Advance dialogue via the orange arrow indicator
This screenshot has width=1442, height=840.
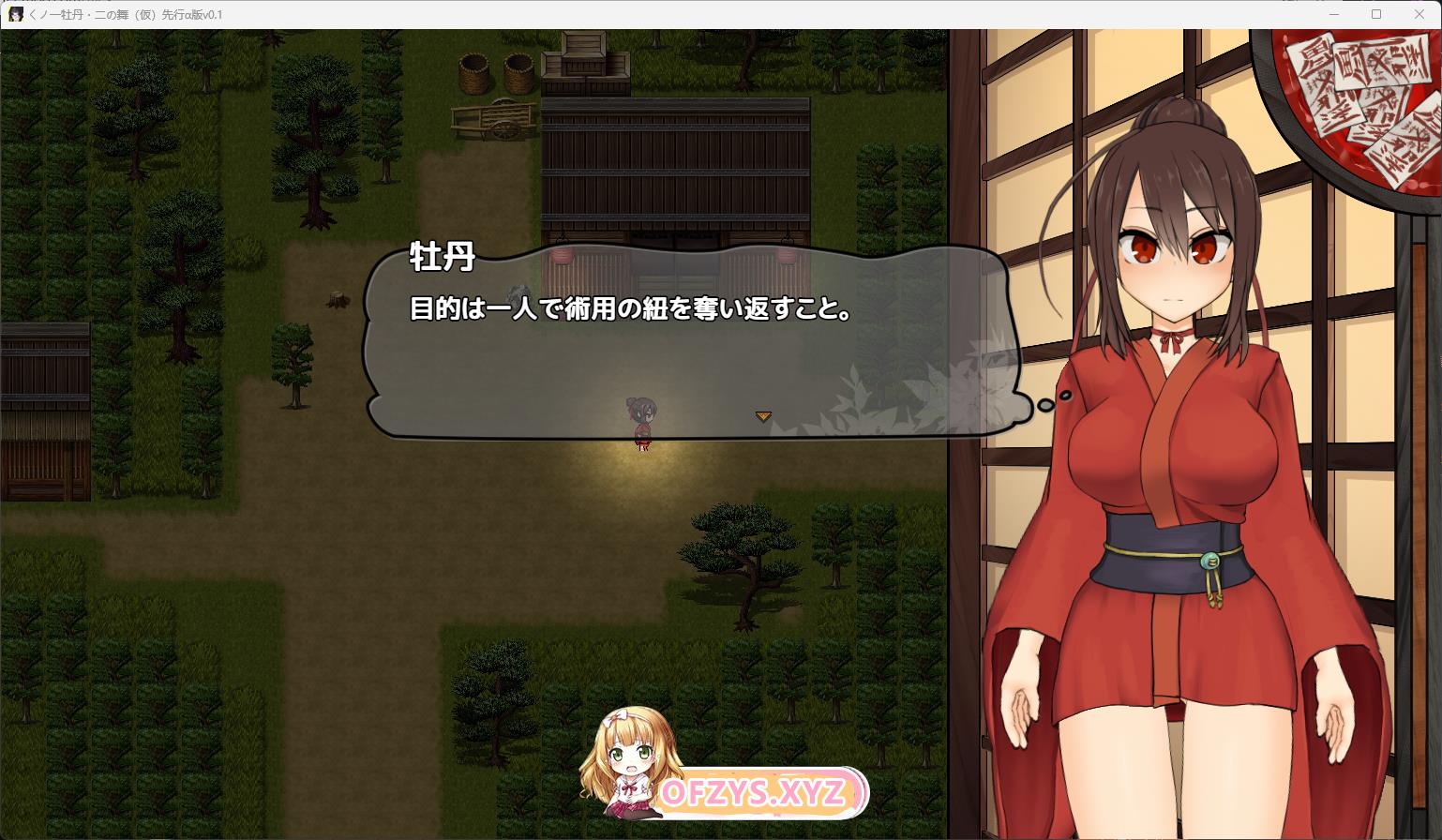click(x=763, y=416)
